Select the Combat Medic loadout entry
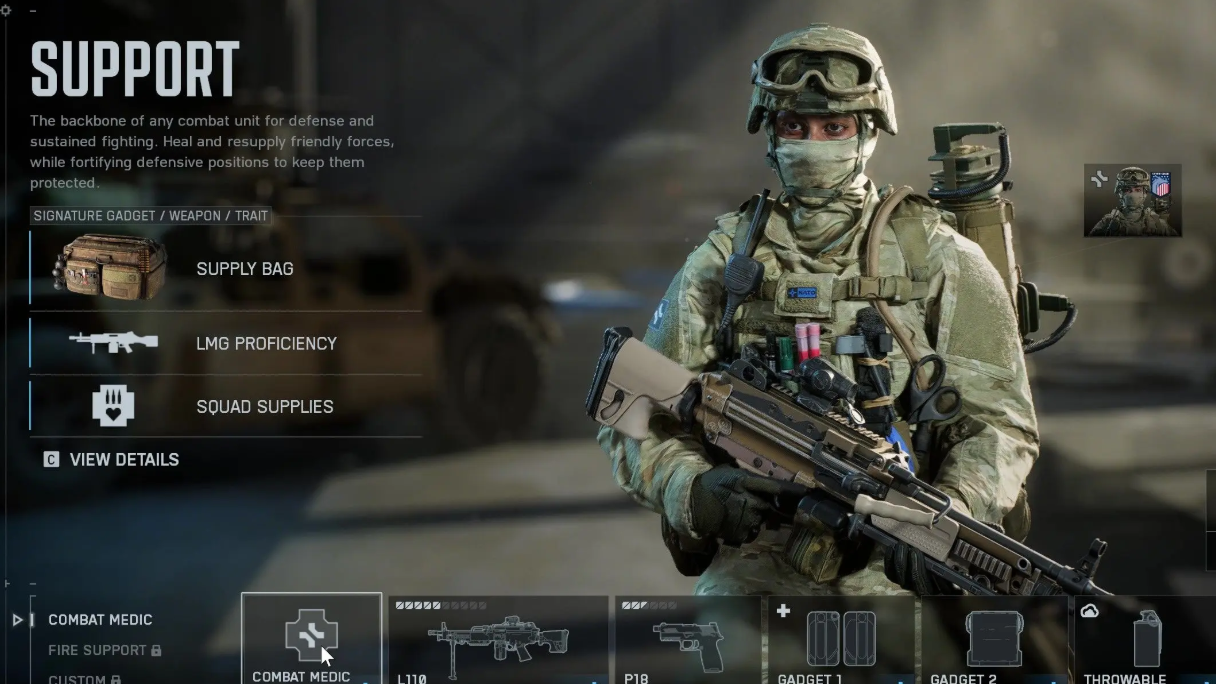 click(x=100, y=620)
